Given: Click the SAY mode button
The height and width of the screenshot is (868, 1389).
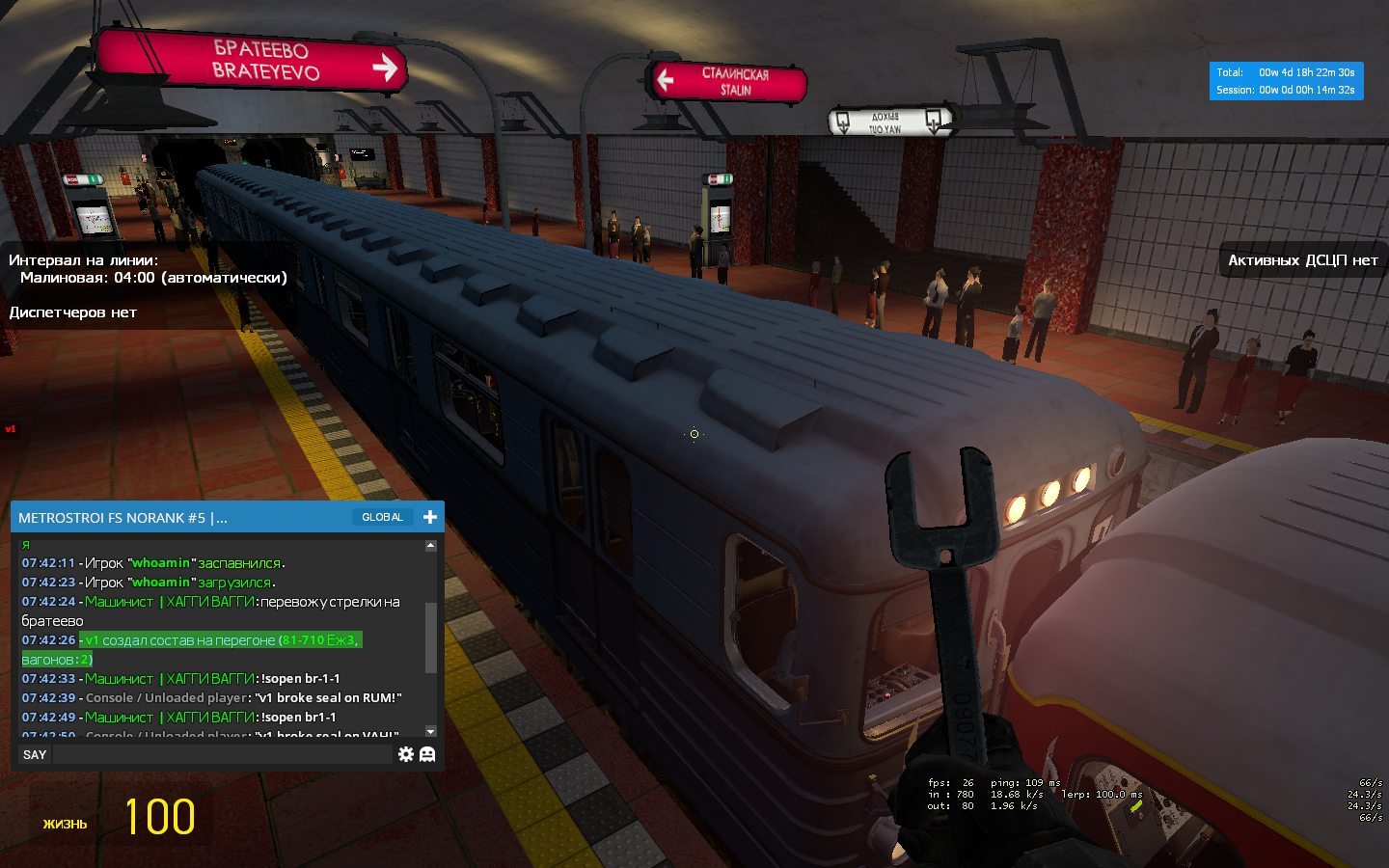Looking at the screenshot, I should (x=35, y=755).
